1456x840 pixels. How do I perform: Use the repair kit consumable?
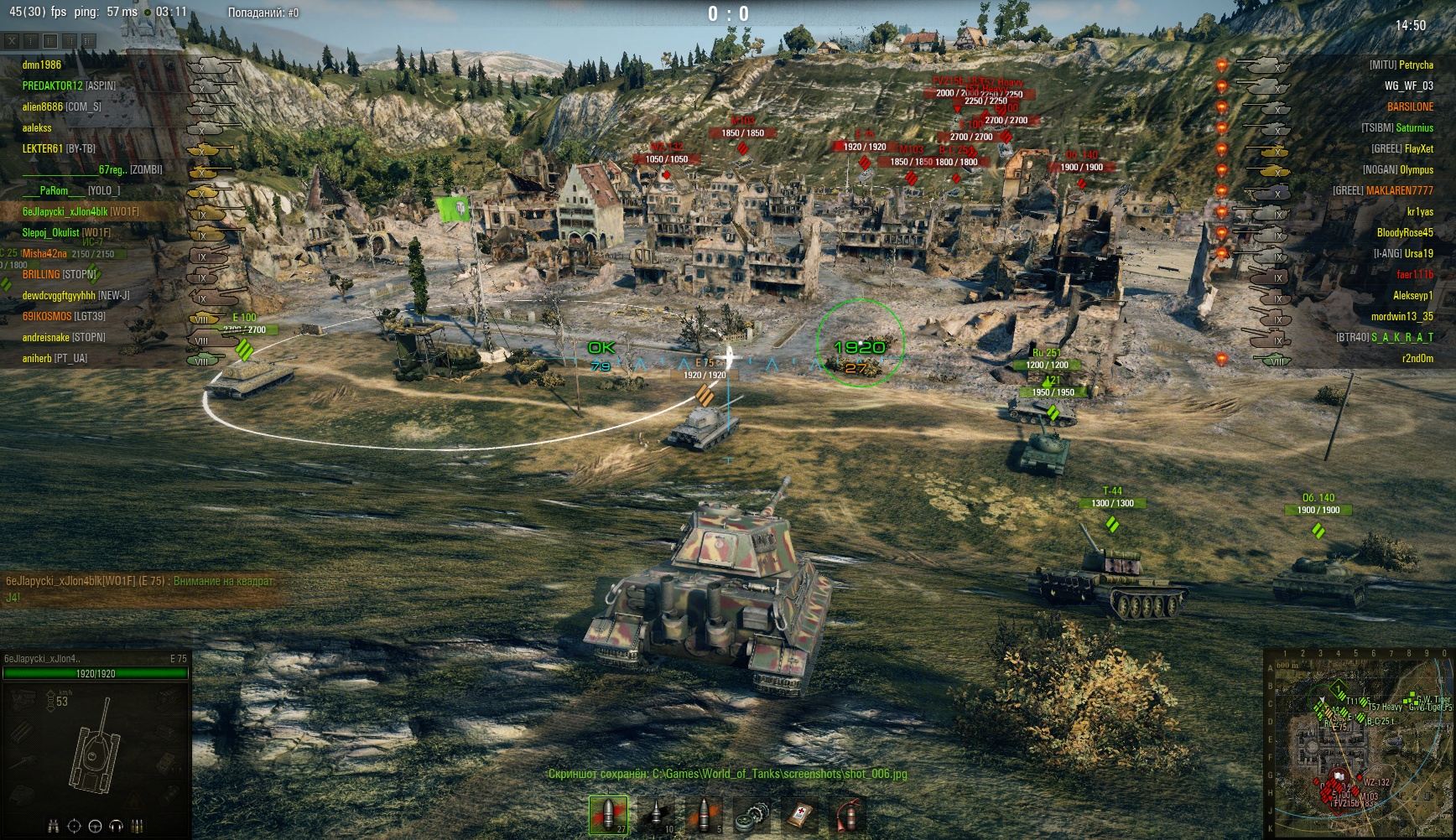click(752, 815)
